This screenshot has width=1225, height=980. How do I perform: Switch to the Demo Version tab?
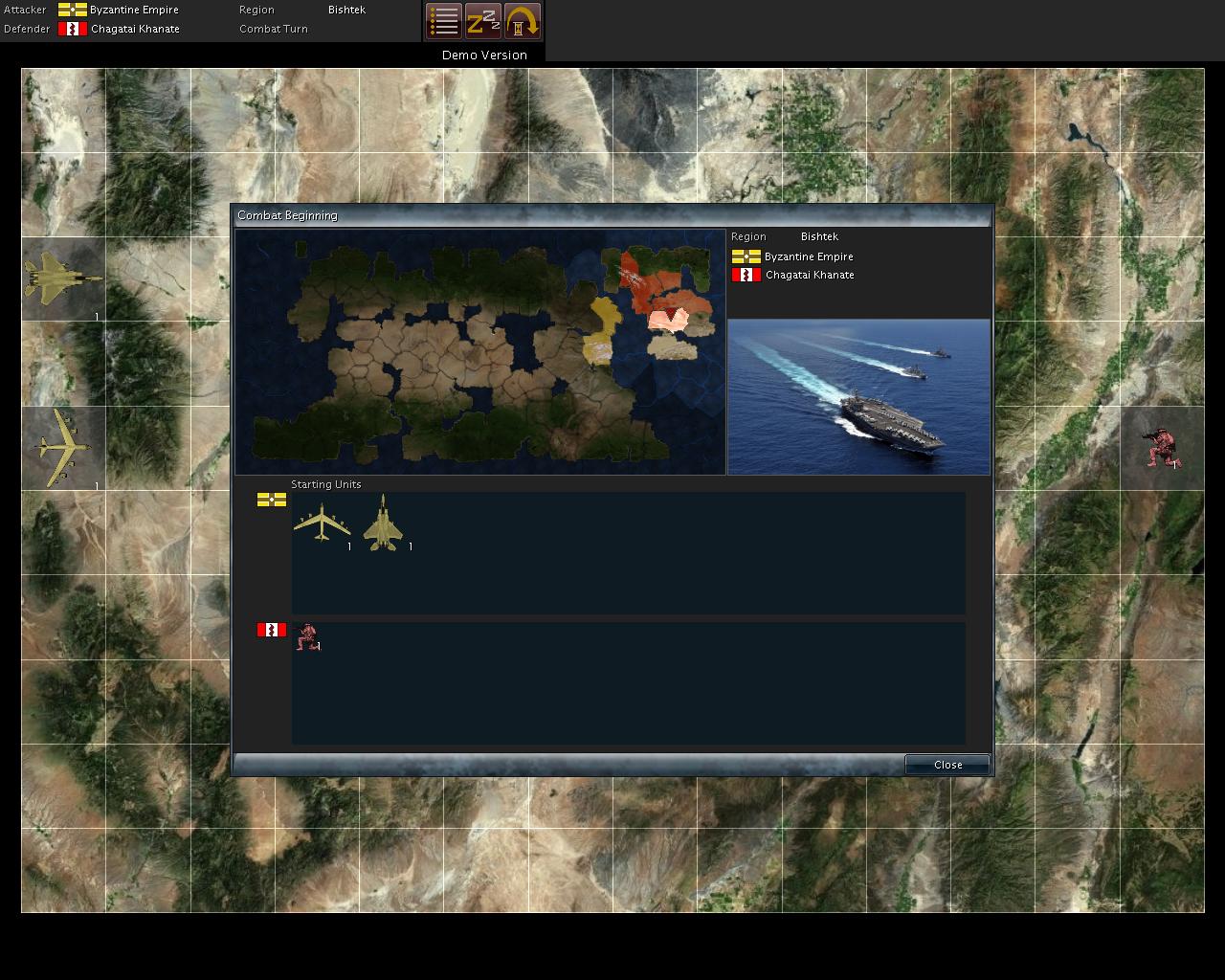[482, 55]
